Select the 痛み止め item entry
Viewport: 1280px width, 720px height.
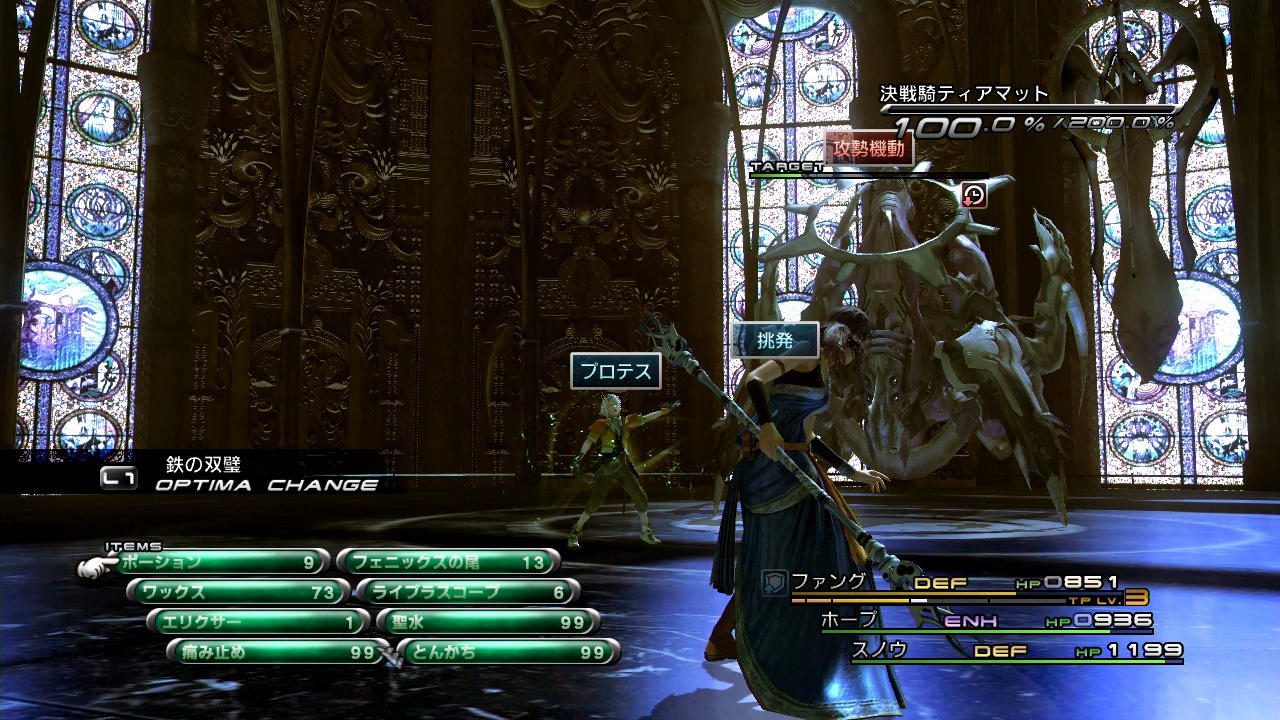coord(277,652)
